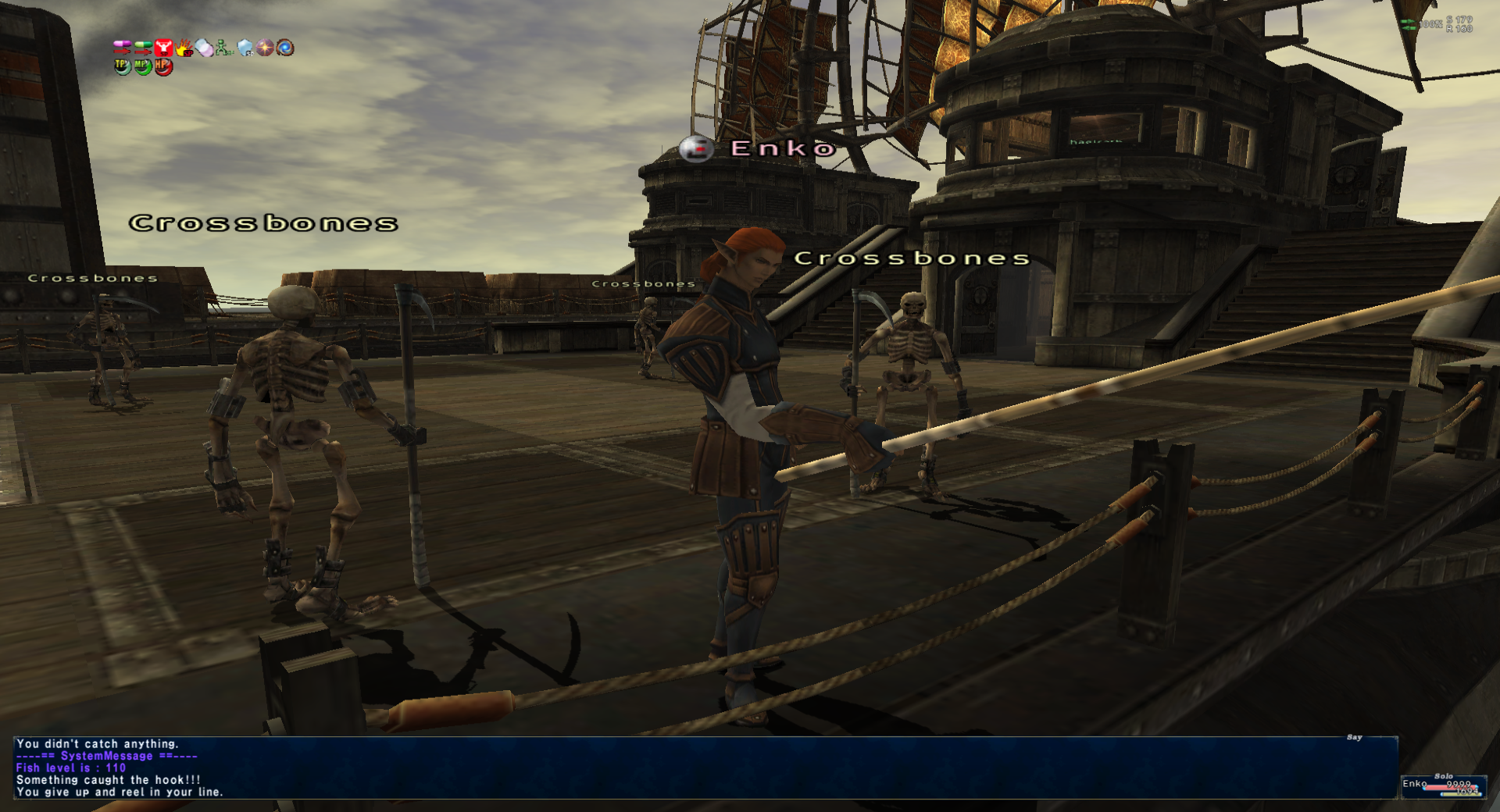The height and width of the screenshot is (812, 1500).
Task: Select the blue swirl orb buff icon
Action: coord(285,48)
